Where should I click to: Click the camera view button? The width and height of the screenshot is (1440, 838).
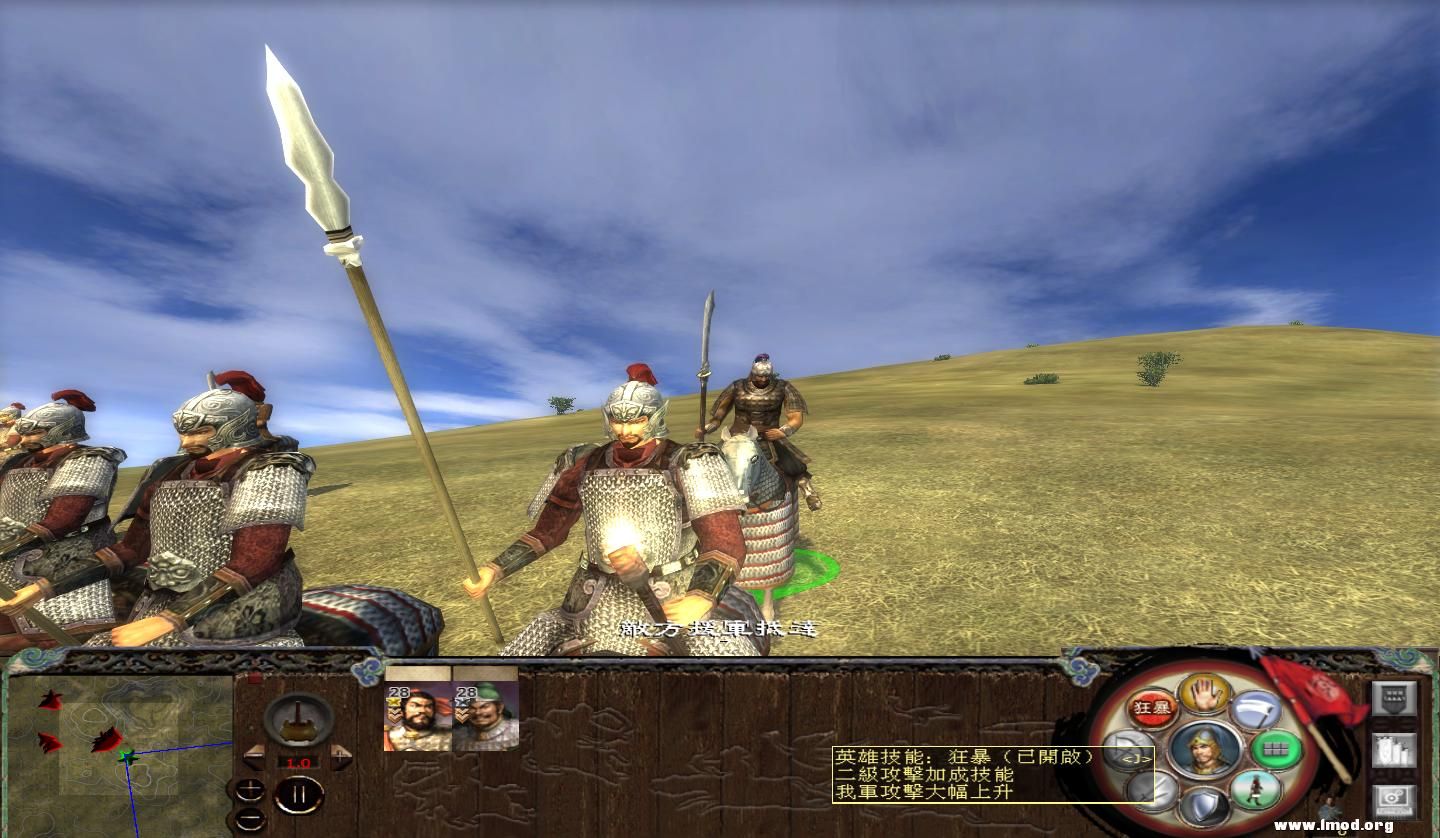[x=1394, y=800]
